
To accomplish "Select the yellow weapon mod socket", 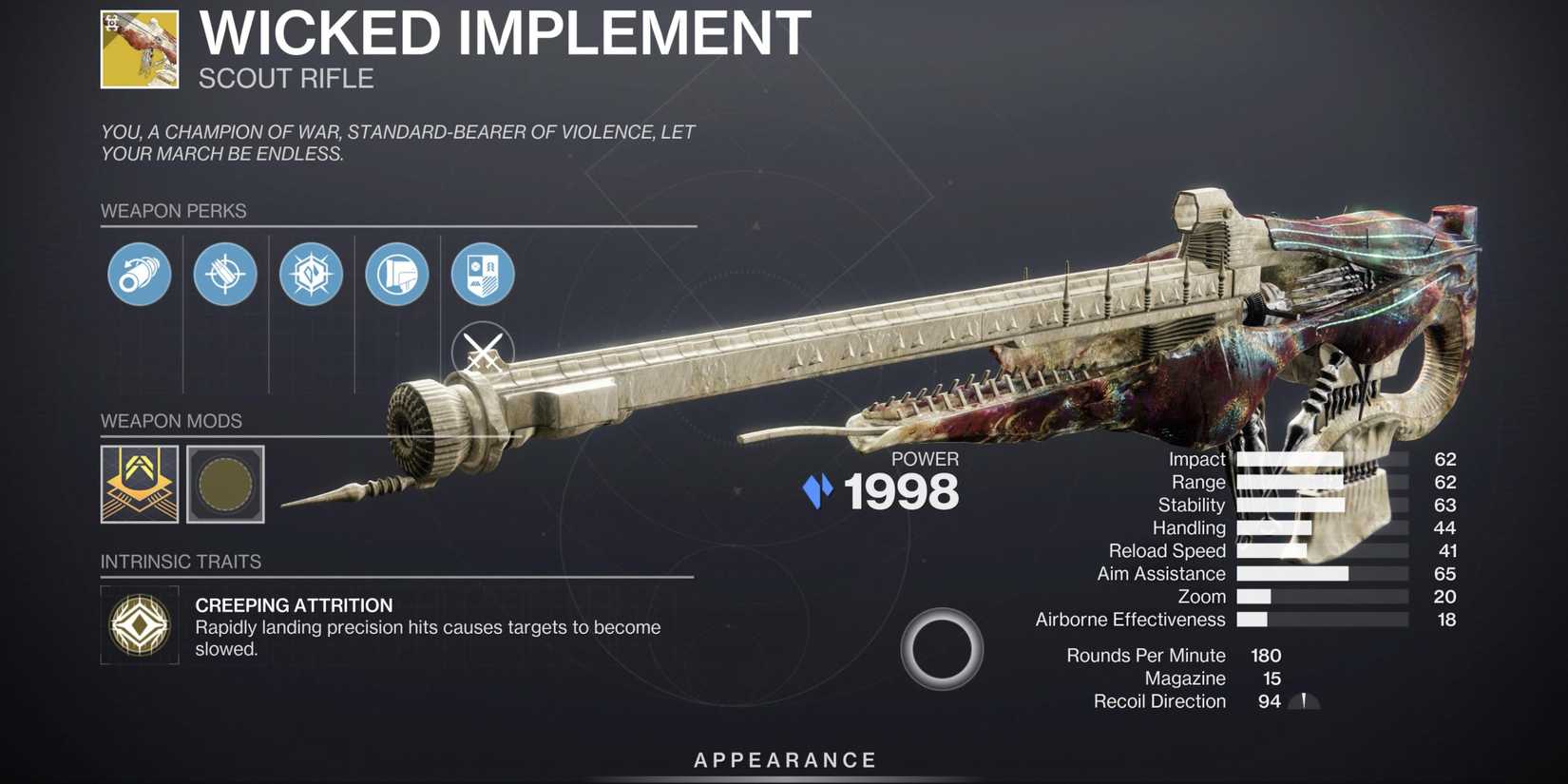I will [139, 485].
